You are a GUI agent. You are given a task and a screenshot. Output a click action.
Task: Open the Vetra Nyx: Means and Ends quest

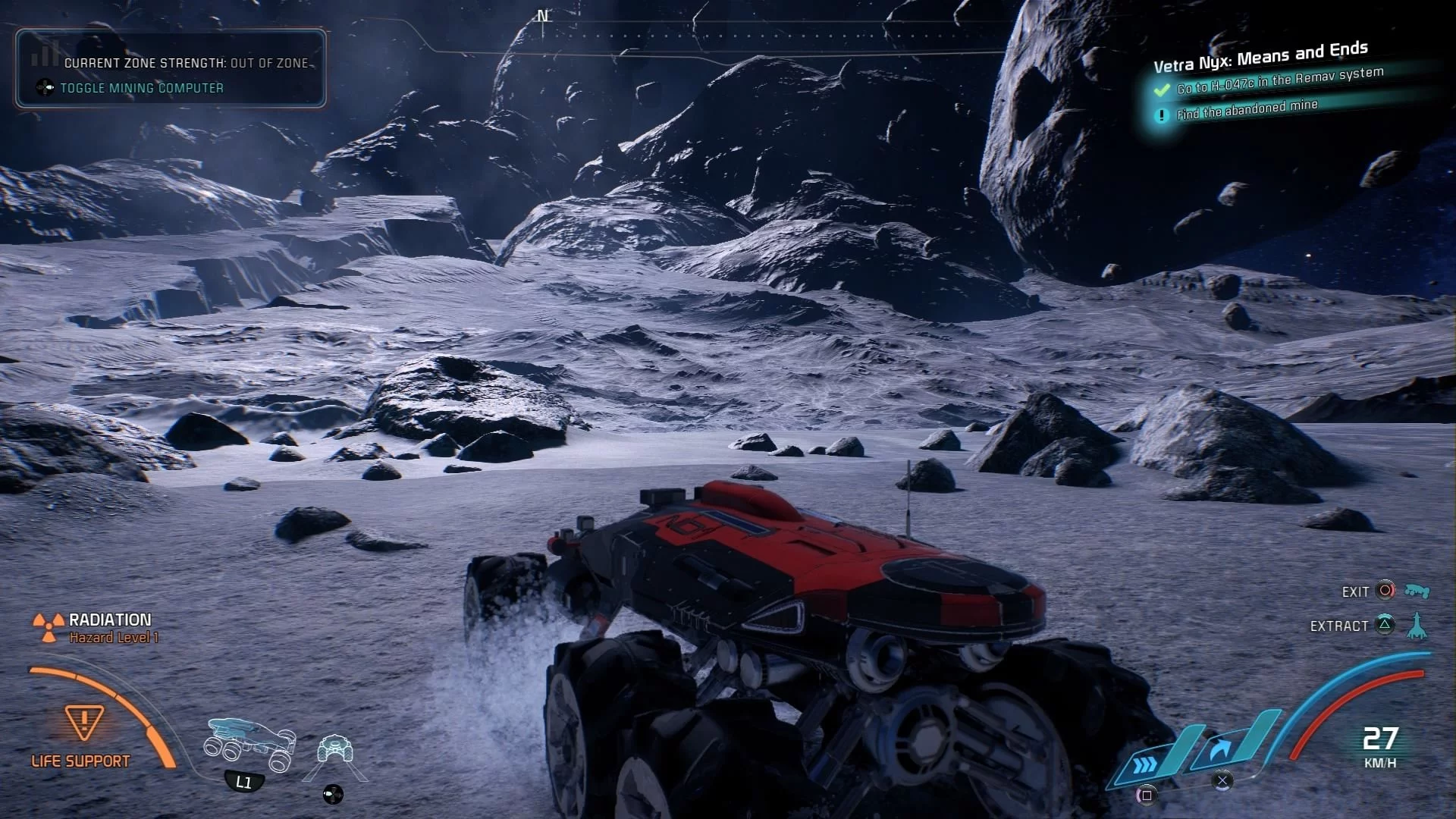[x=1260, y=56]
